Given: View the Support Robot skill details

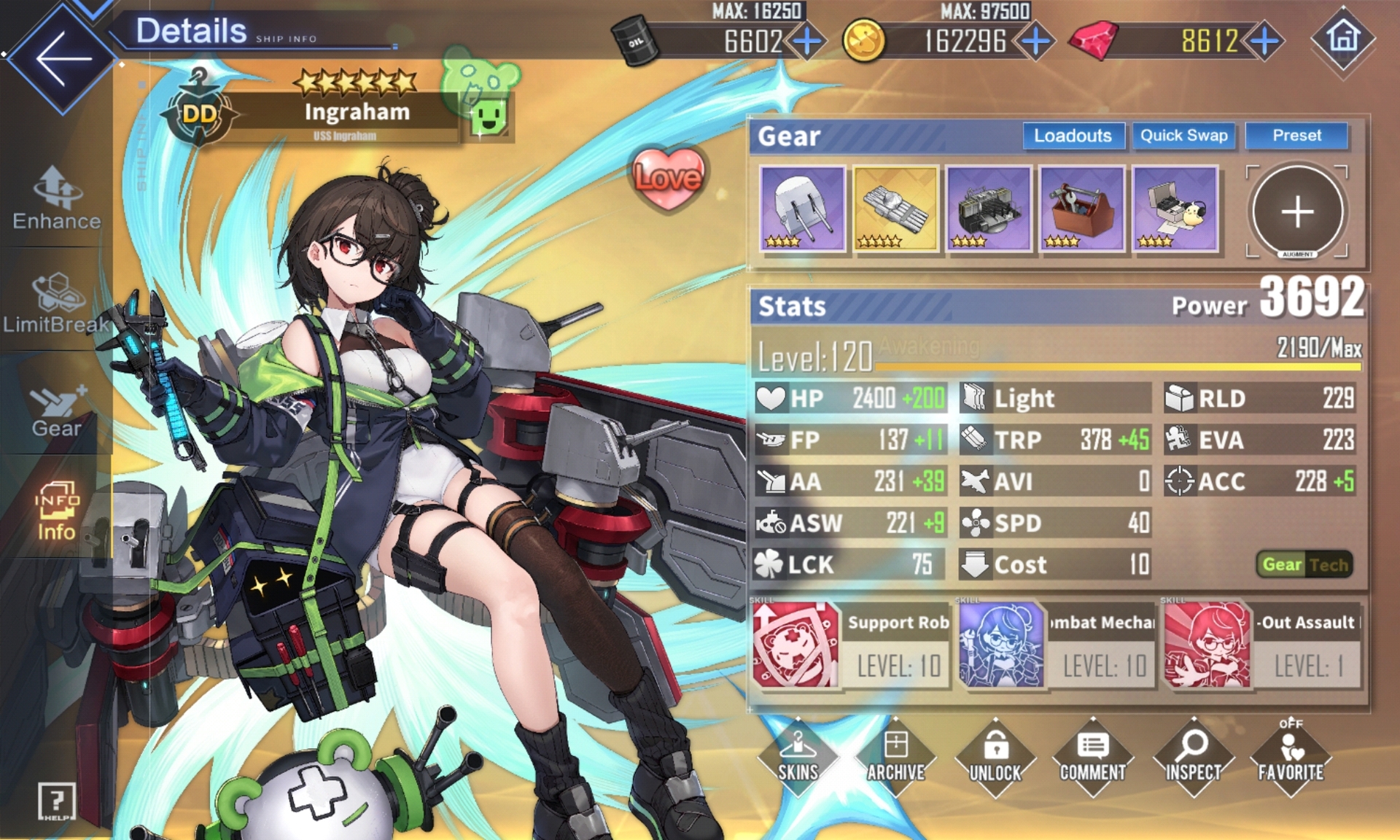Looking at the screenshot, I should 851,645.
